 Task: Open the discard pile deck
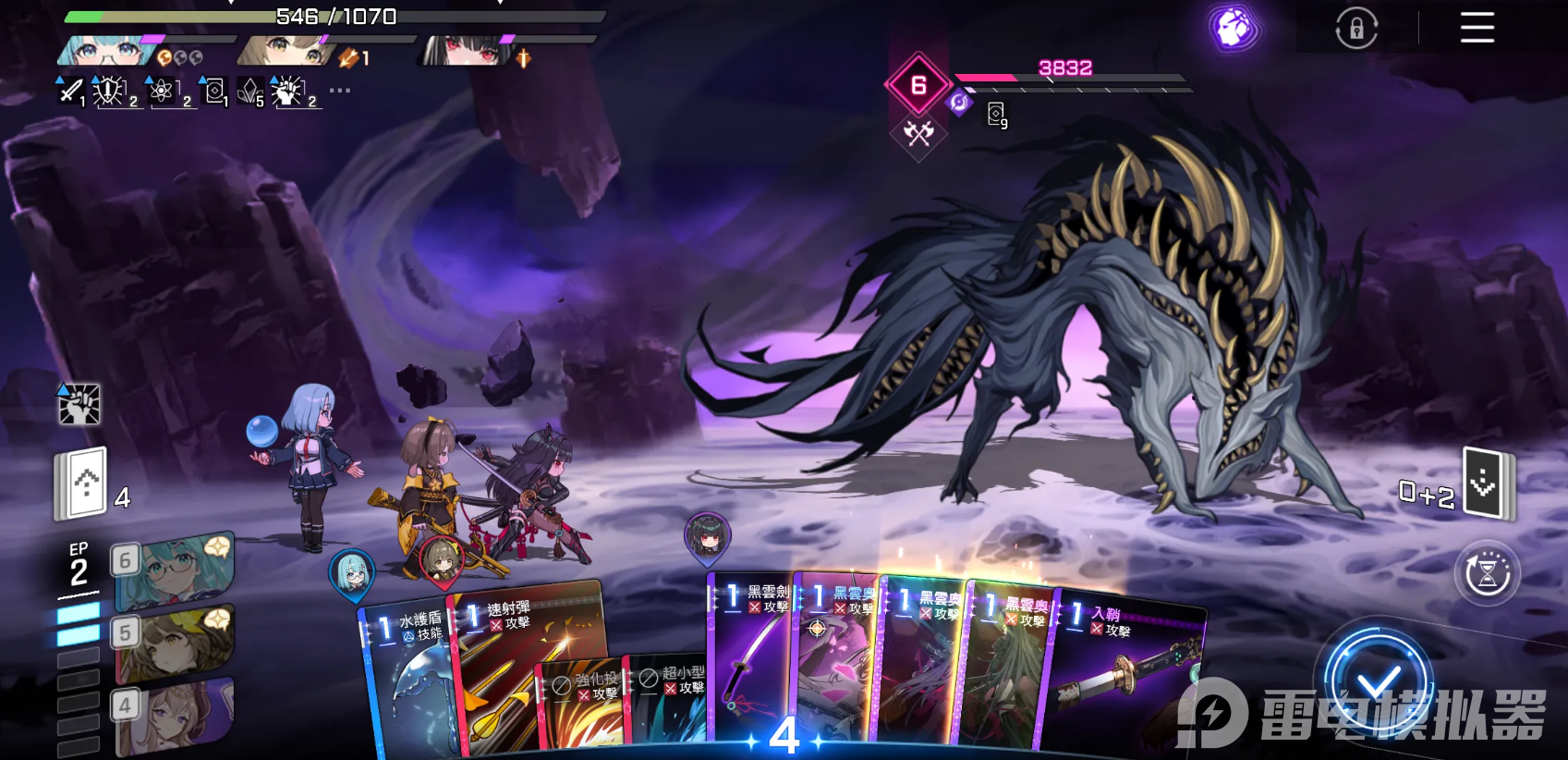point(1486,483)
